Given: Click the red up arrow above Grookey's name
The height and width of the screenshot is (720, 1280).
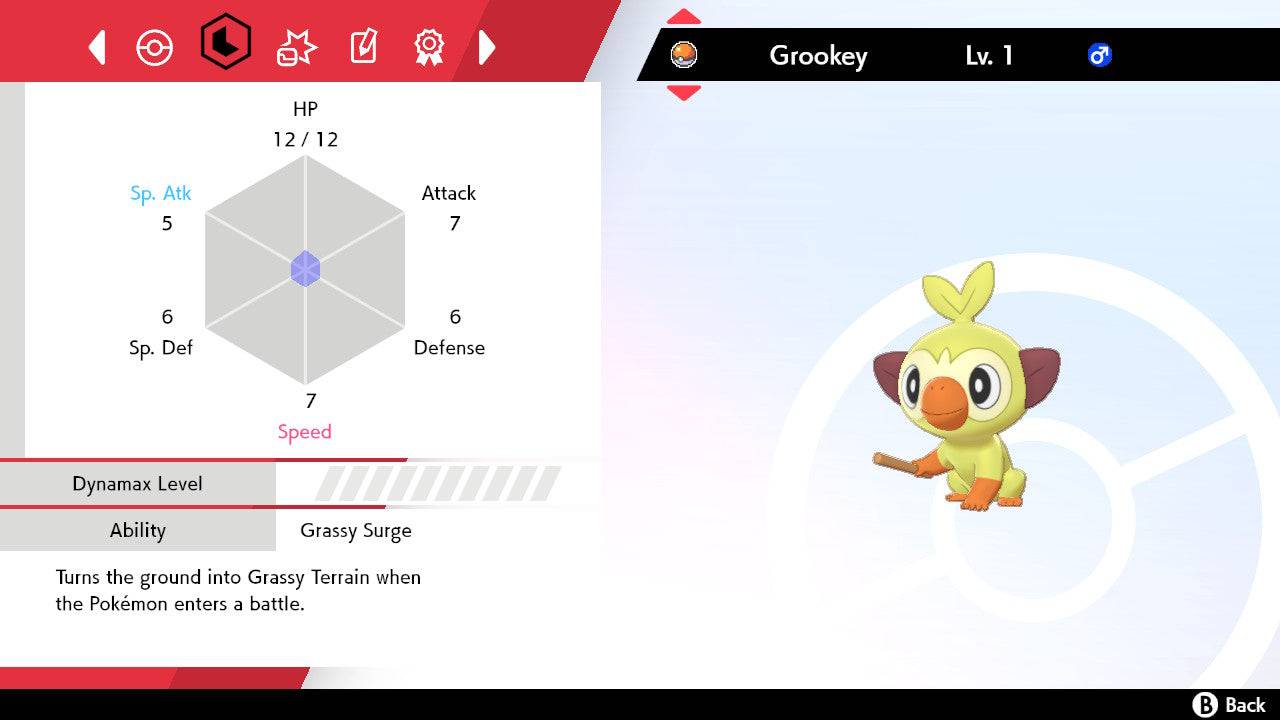Looking at the screenshot, I should (683, 15).
